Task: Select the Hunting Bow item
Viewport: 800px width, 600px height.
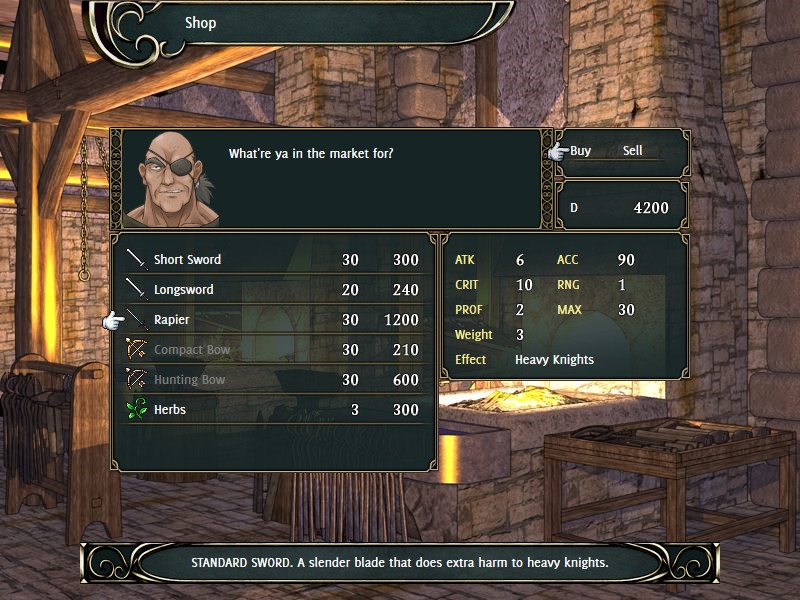Action: coord(189,380)
